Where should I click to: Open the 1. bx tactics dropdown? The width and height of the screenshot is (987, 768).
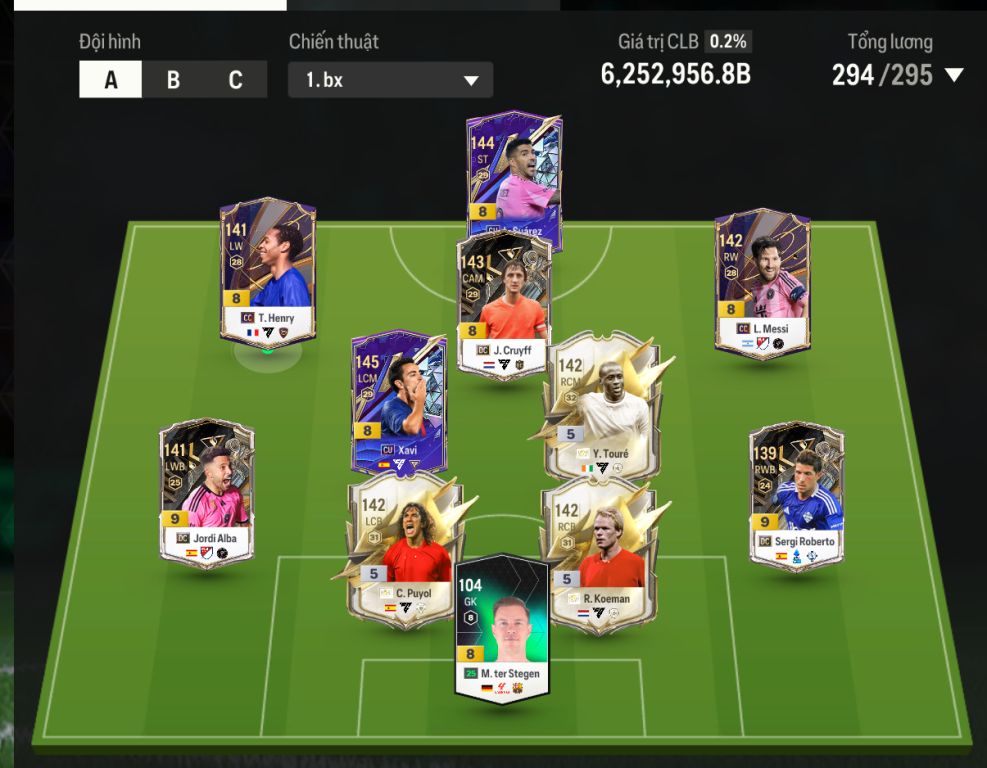tap(390, 80)
